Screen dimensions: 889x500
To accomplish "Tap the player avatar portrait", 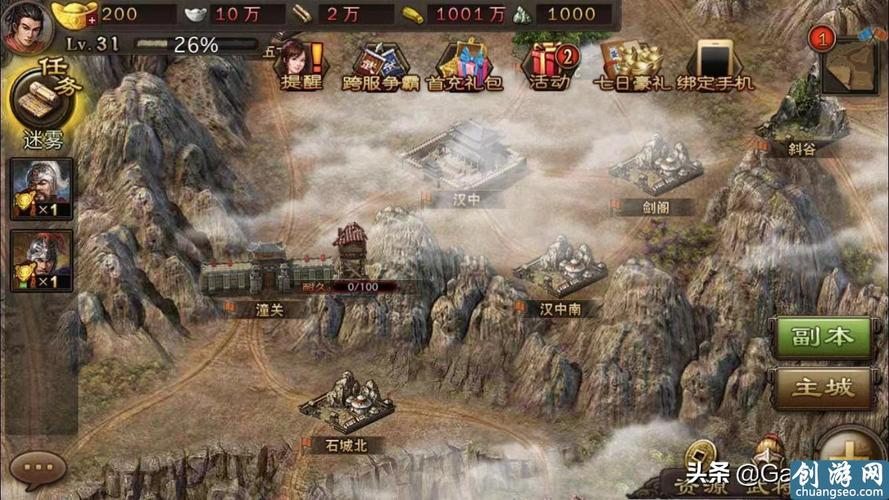I will pyautogui.click(x=26, y=27).
